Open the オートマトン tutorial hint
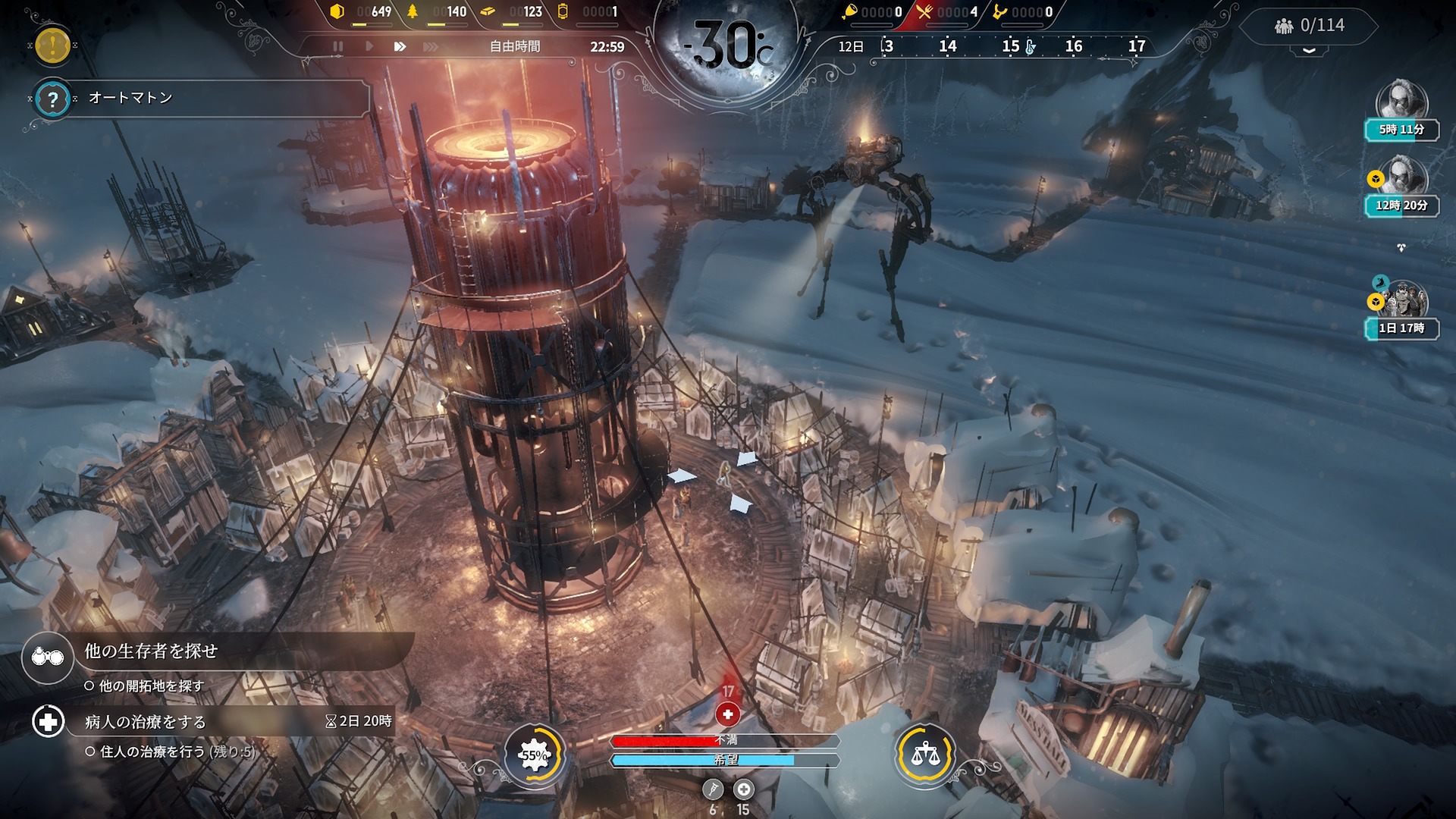The height and width of the screenshot is (819, 1456). 52,99
